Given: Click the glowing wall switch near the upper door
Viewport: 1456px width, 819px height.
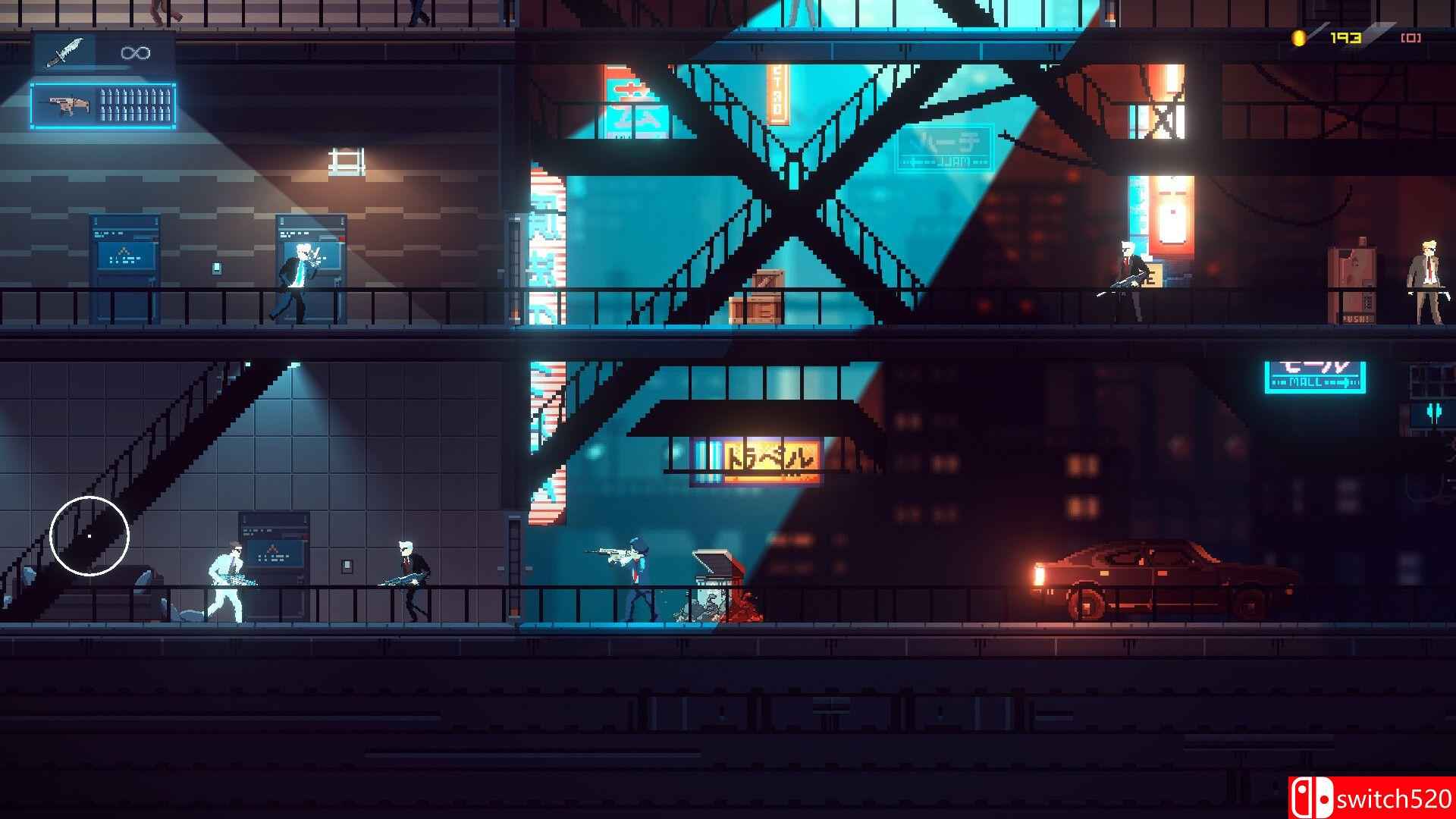Looking at the screenshot, I should [x=218, y=267].
